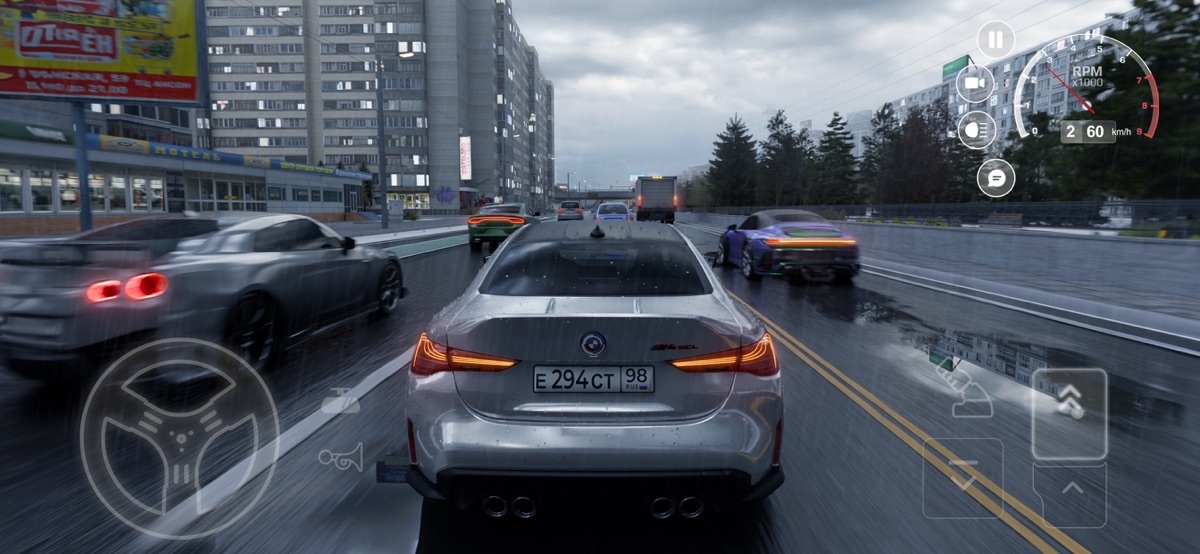The width and height of the screenshot is (1200, 554).
Task: Activate the rear-view mirror icon
Action: [340, 402]
